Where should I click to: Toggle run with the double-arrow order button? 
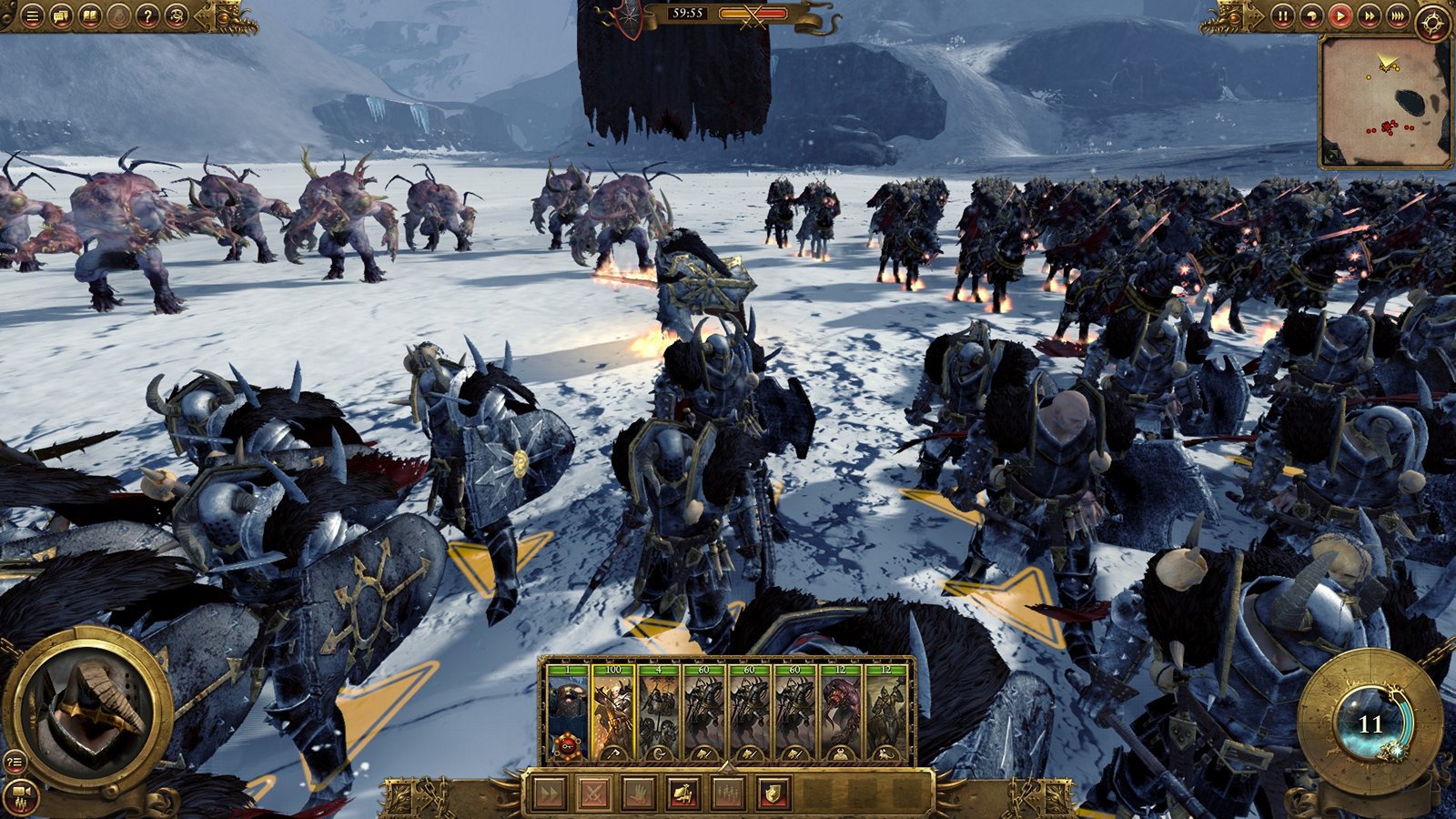tap(549, 794)
